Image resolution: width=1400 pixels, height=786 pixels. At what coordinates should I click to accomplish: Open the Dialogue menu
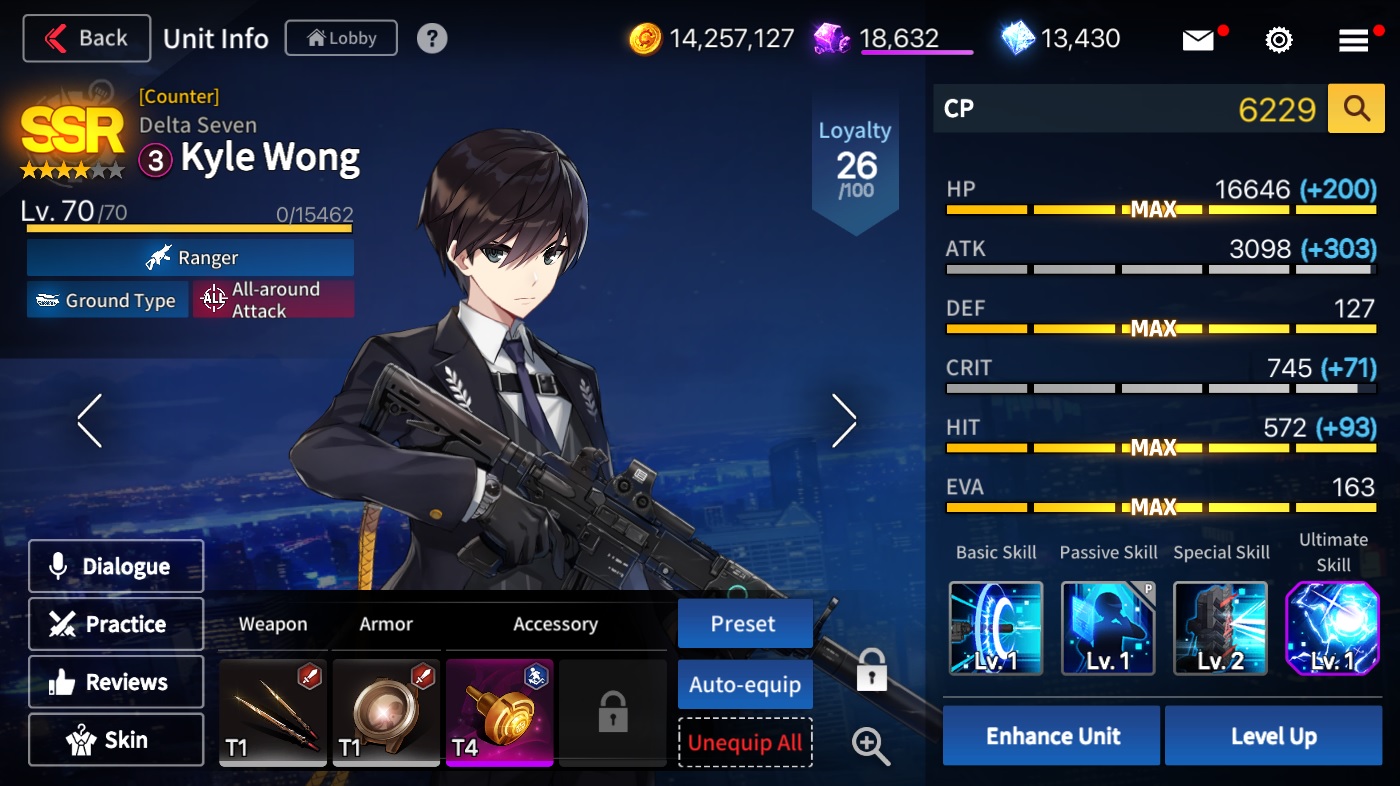click(116, 566)
